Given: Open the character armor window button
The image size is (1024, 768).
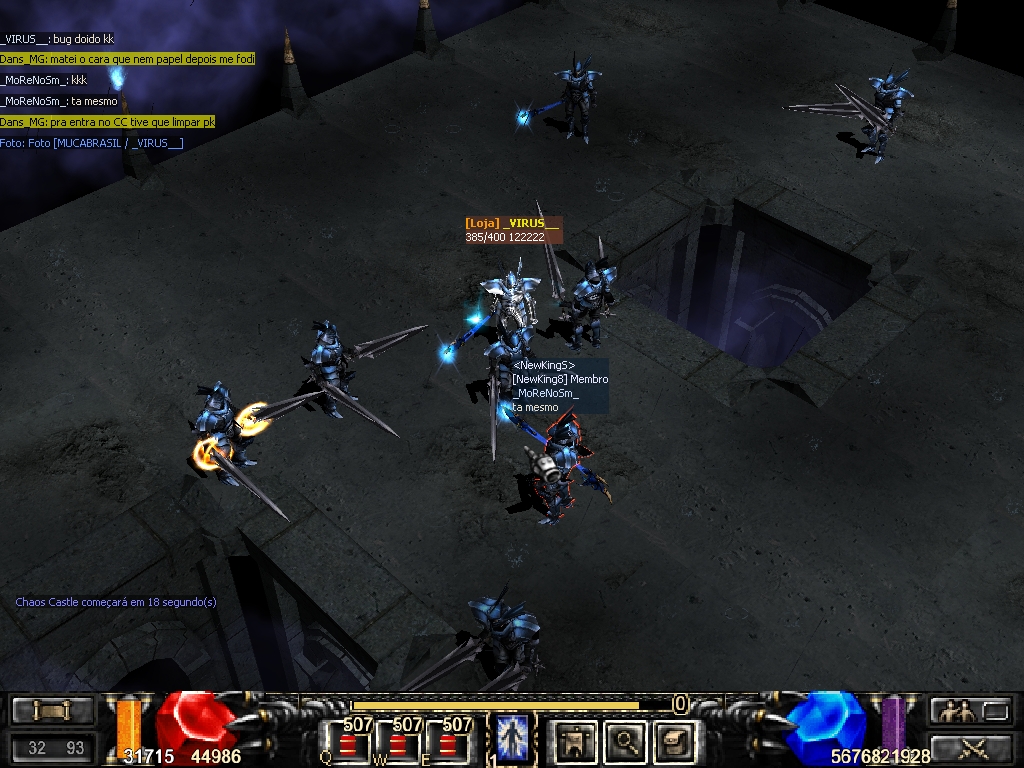Looking at the screenshot, I should pos(576,741).
